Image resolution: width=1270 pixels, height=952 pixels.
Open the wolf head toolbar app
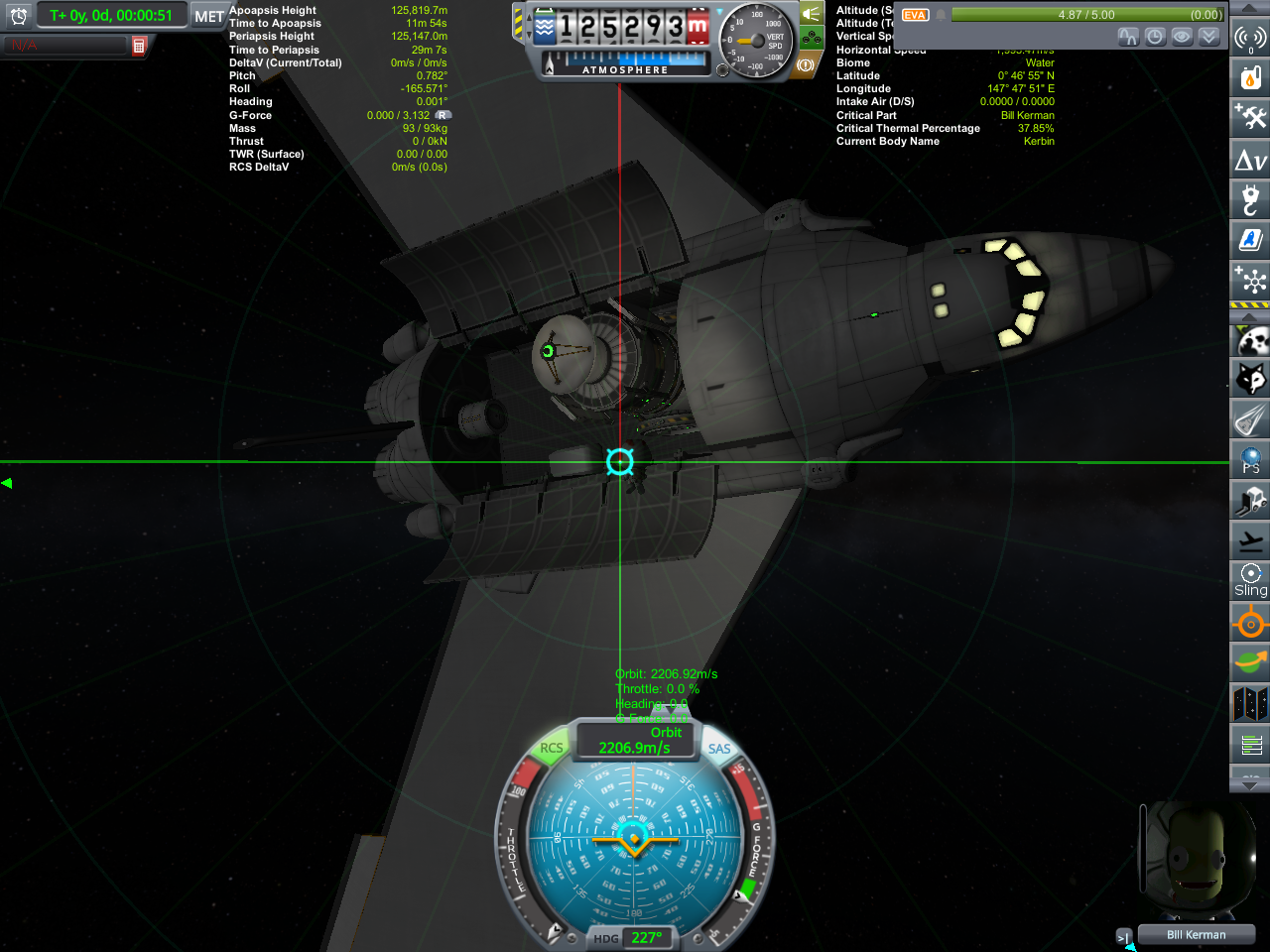pos(1250,379)
